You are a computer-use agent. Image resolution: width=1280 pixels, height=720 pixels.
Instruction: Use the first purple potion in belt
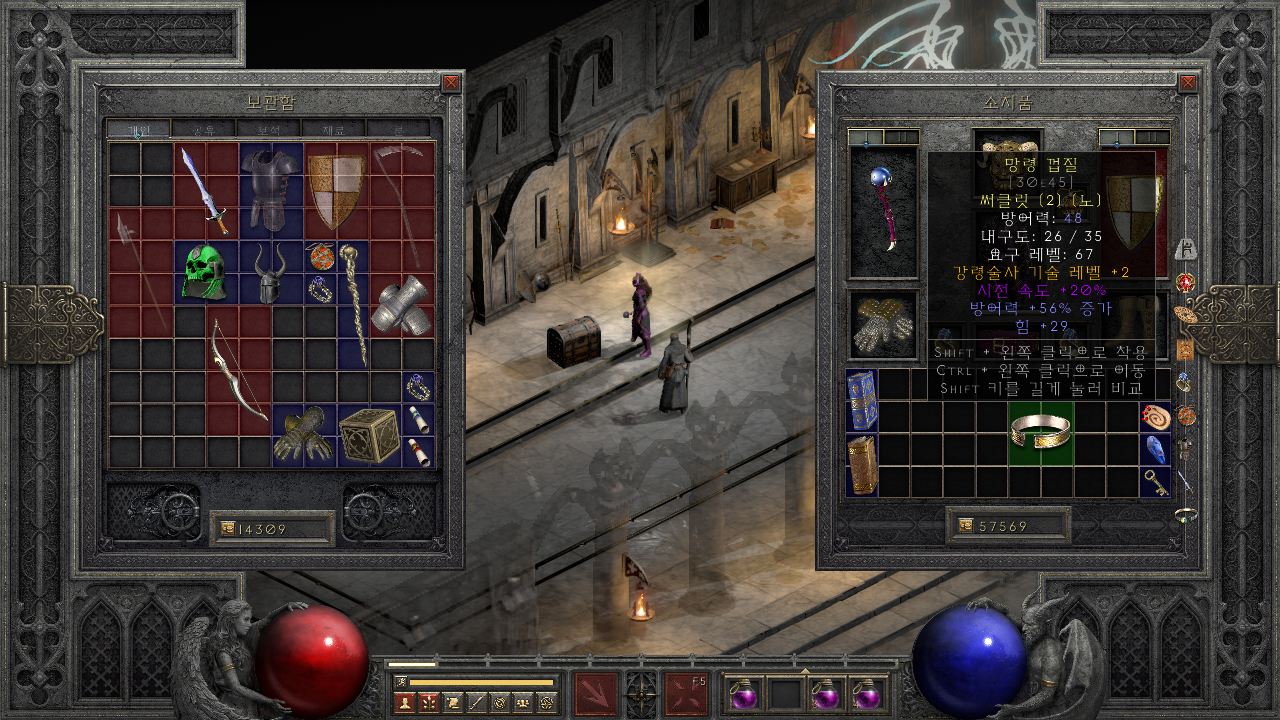[x=742, y=694]
